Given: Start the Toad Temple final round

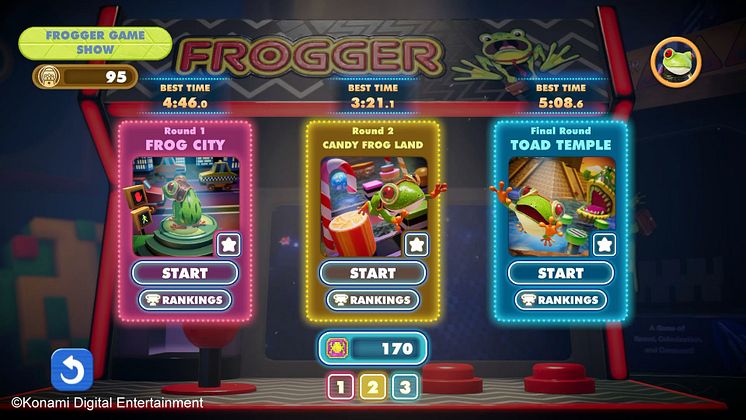Looking at the screenshot, I should (x=560, y=273).
